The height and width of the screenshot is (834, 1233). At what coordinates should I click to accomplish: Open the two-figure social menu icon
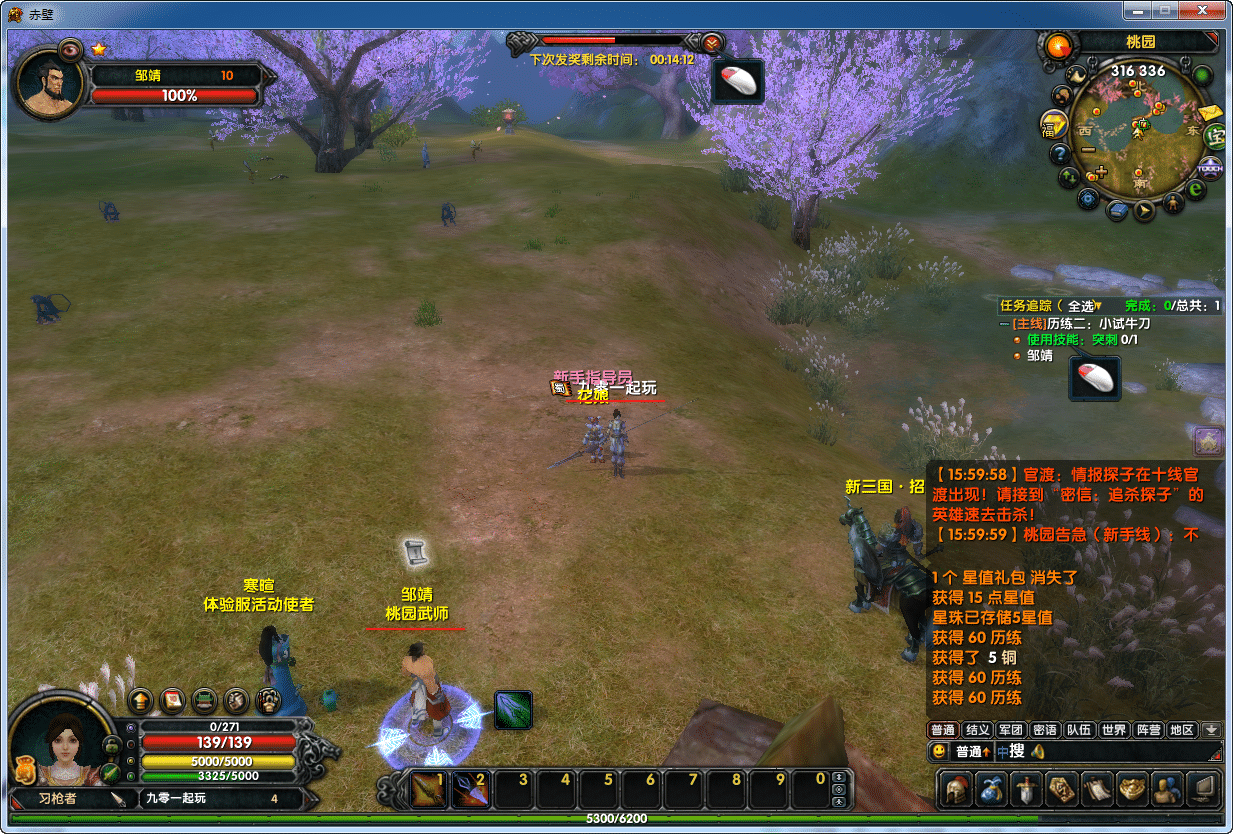pyautogui.click(x=1166, y=790)
